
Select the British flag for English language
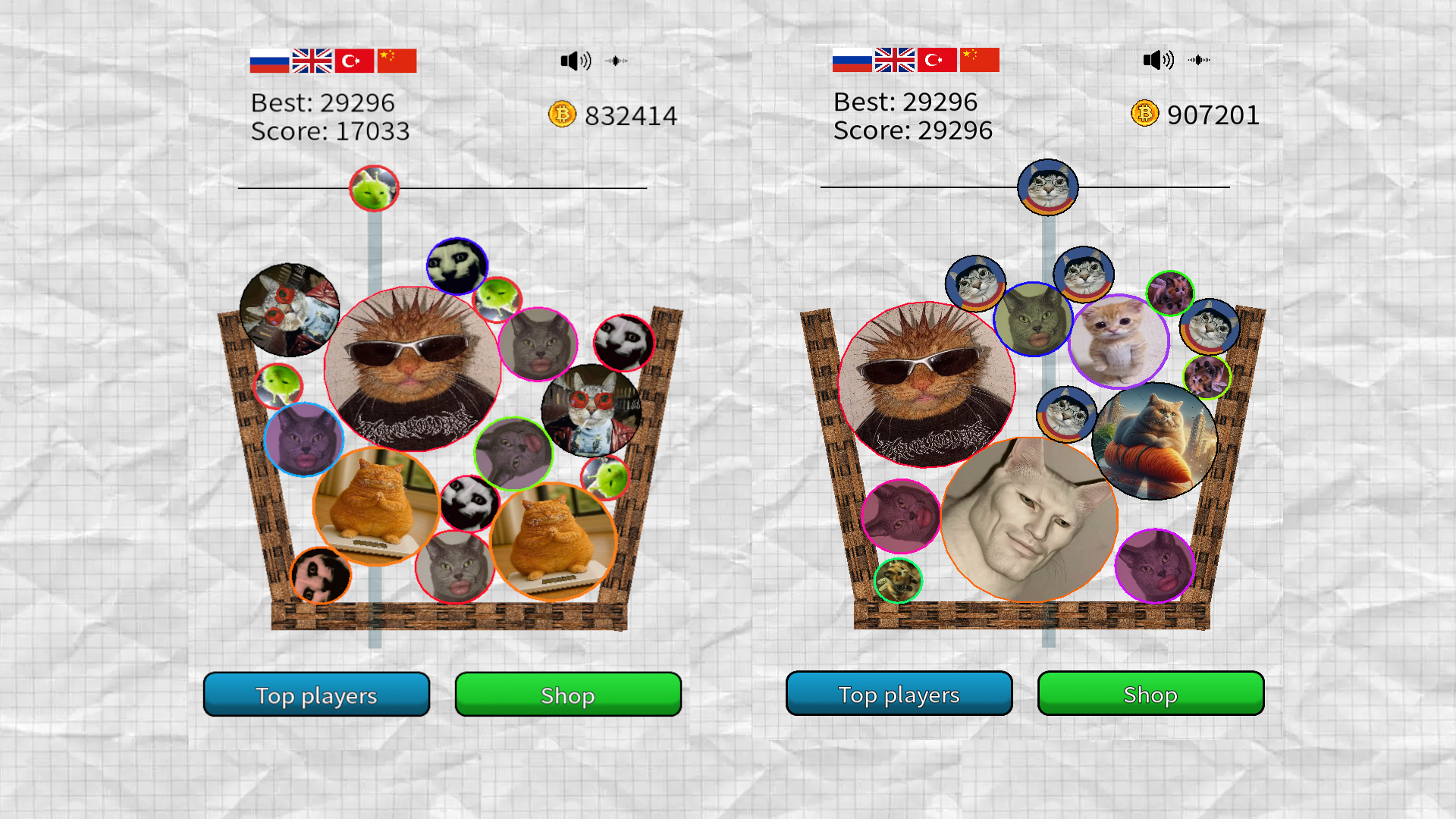click(312, 60)
